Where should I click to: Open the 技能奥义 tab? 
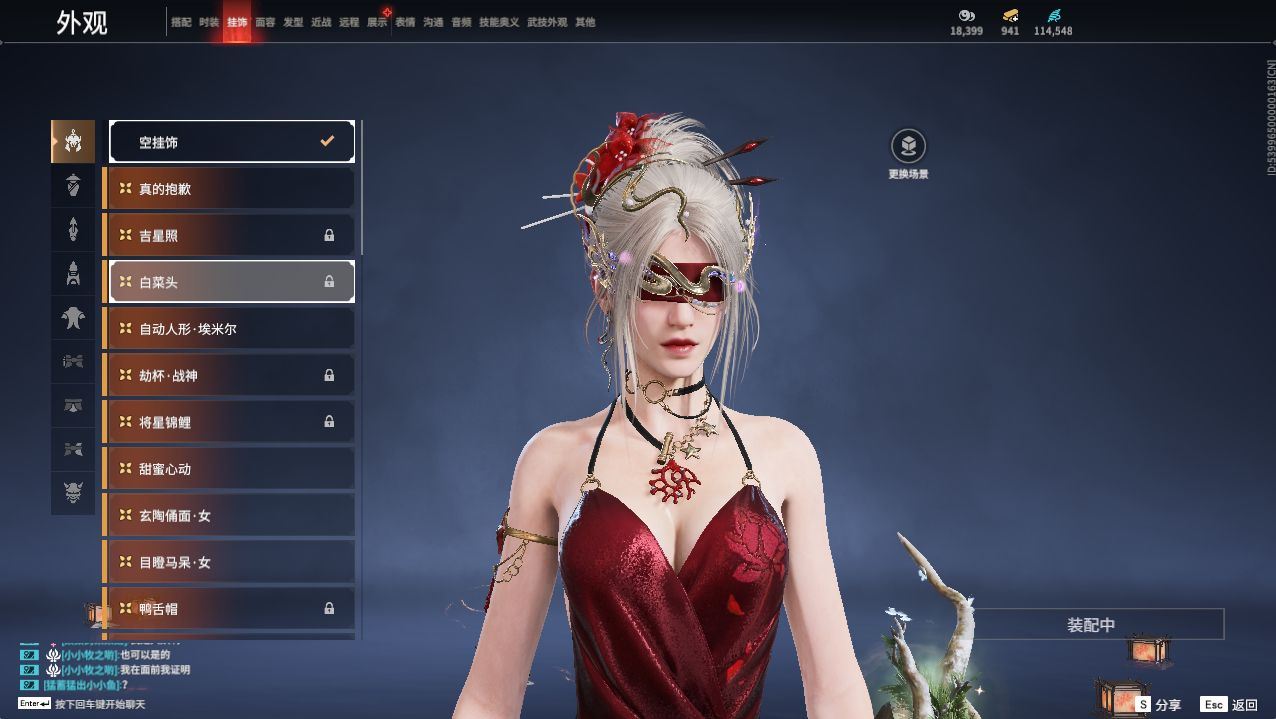499,22
